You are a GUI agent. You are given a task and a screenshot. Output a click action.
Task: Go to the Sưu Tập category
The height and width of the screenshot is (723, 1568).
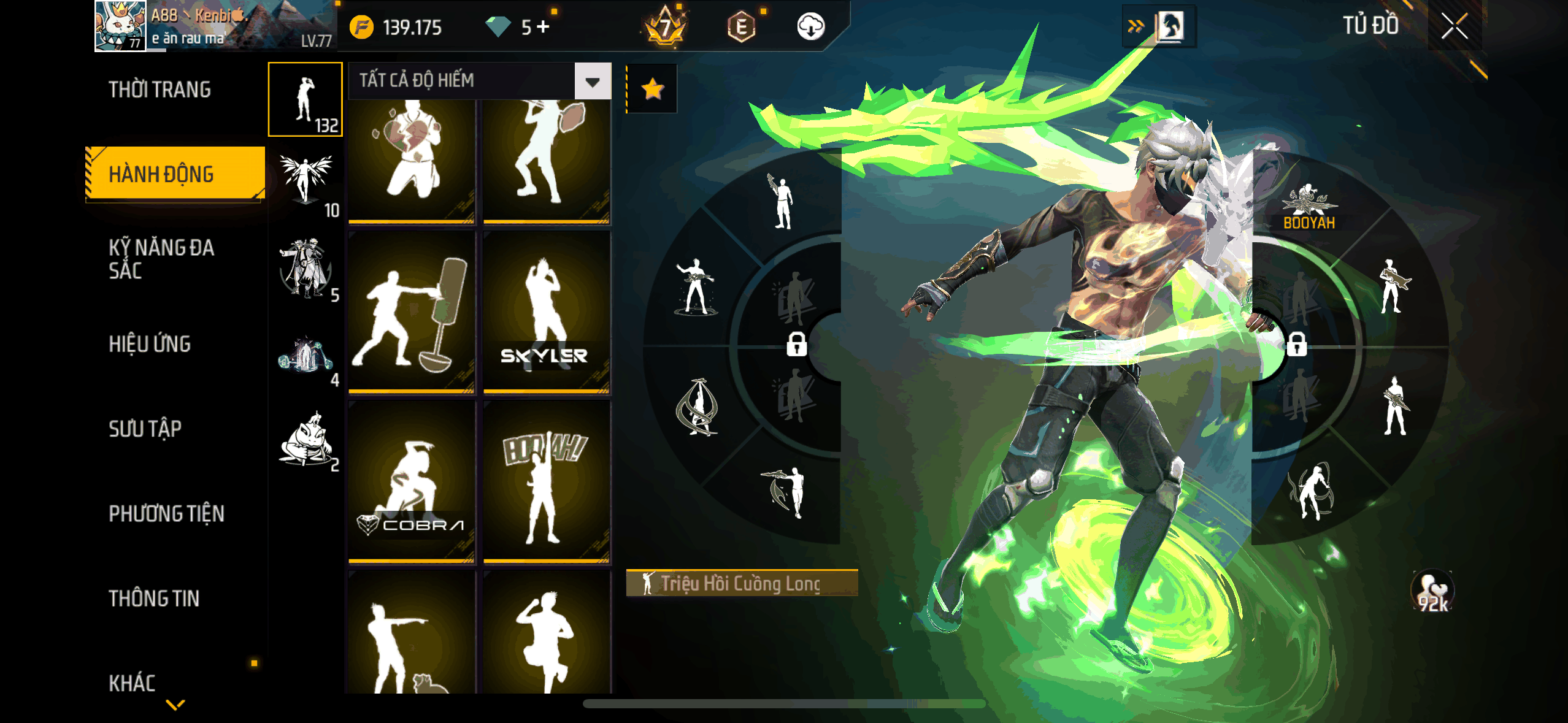click(x=145, y=429)
